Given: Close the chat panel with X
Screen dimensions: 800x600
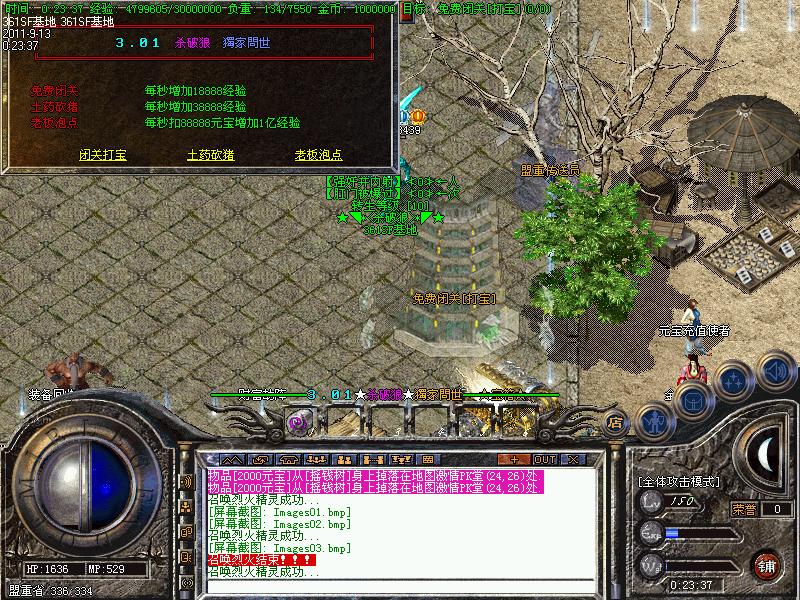Looking at the screenshot, I should pyautogui.click(x=573, y=459).
